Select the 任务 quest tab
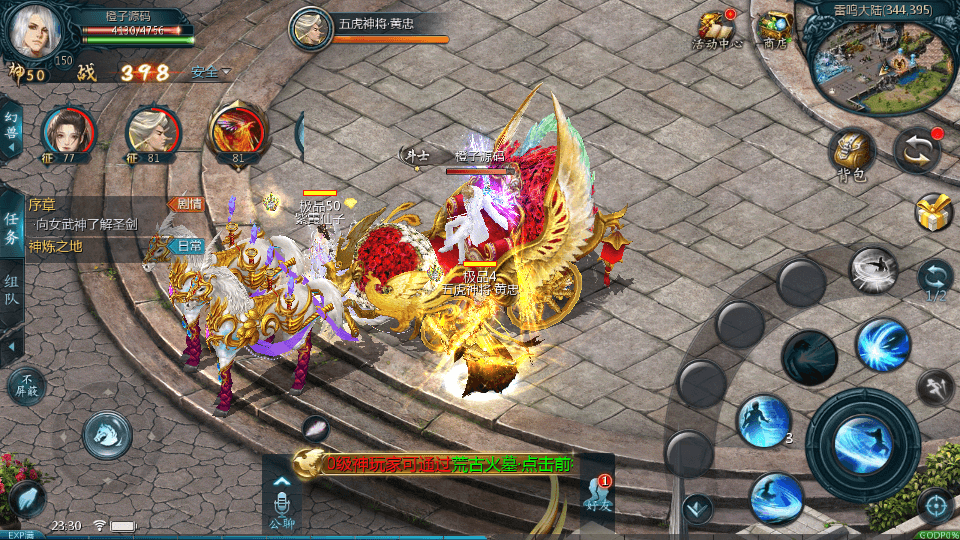 coord(12,228)
